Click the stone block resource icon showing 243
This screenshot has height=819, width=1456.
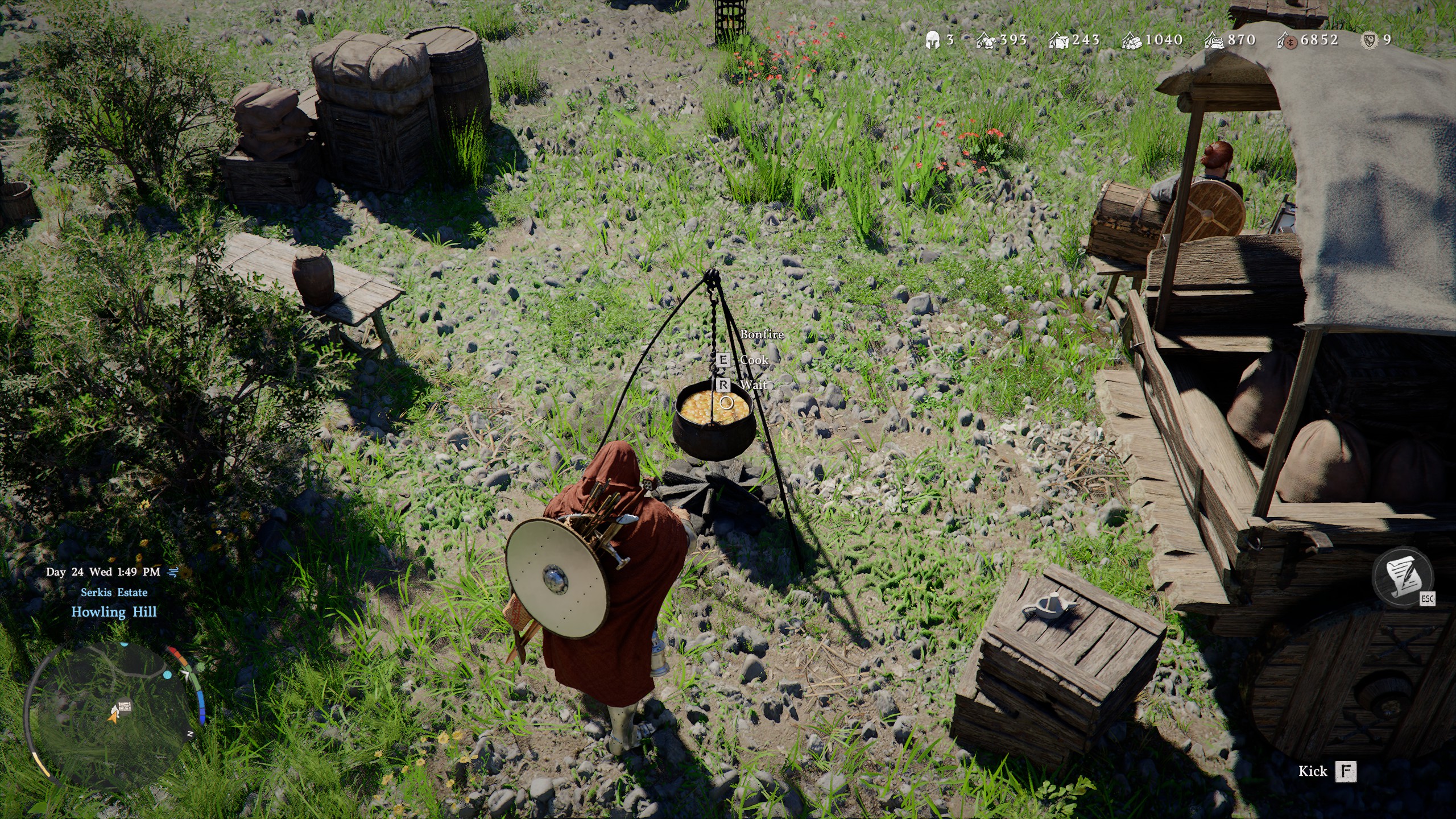pyautogui.click(x=1058, y=40)
